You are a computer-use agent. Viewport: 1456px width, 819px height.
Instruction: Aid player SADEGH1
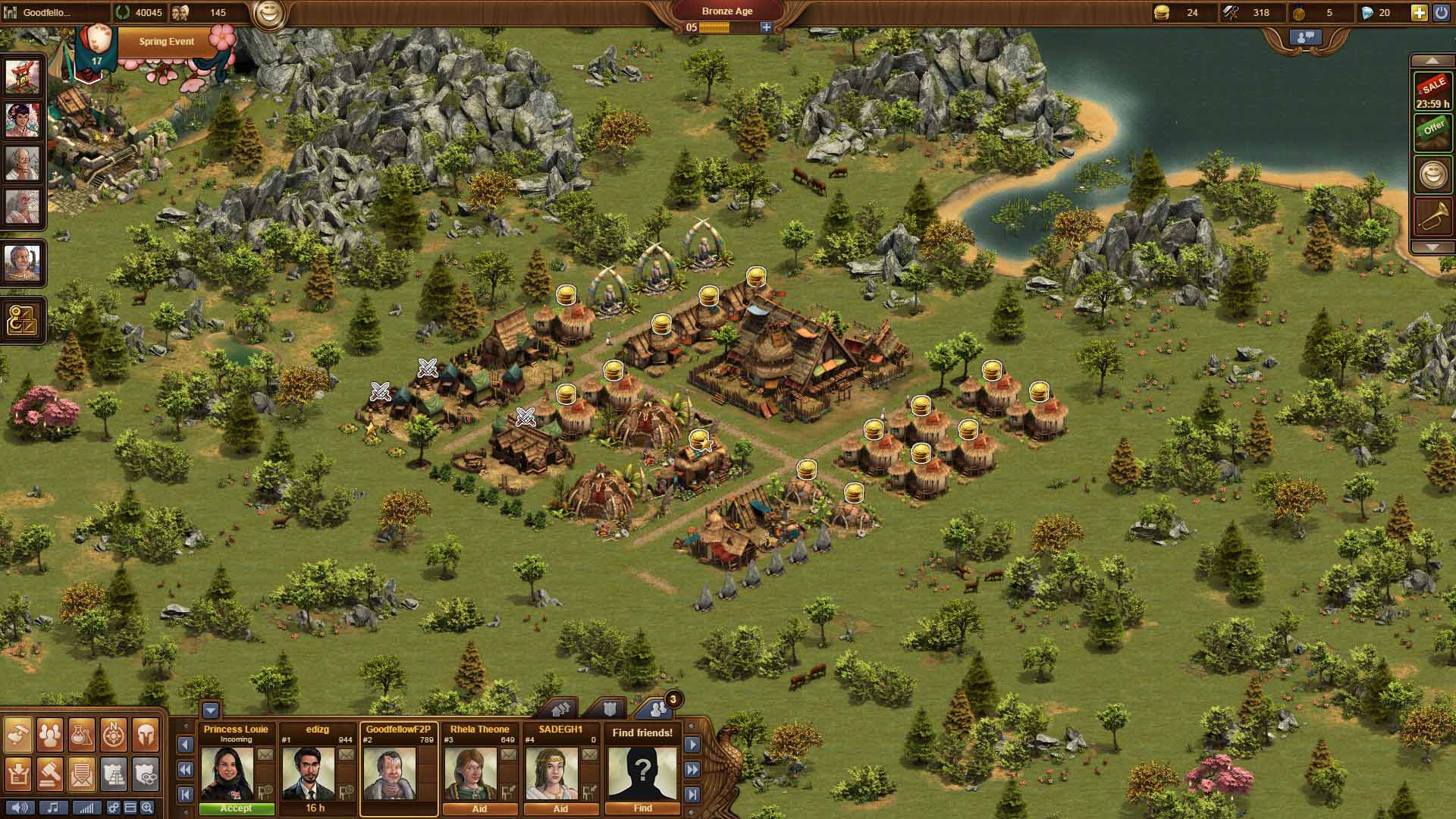(x=560, y=808)
